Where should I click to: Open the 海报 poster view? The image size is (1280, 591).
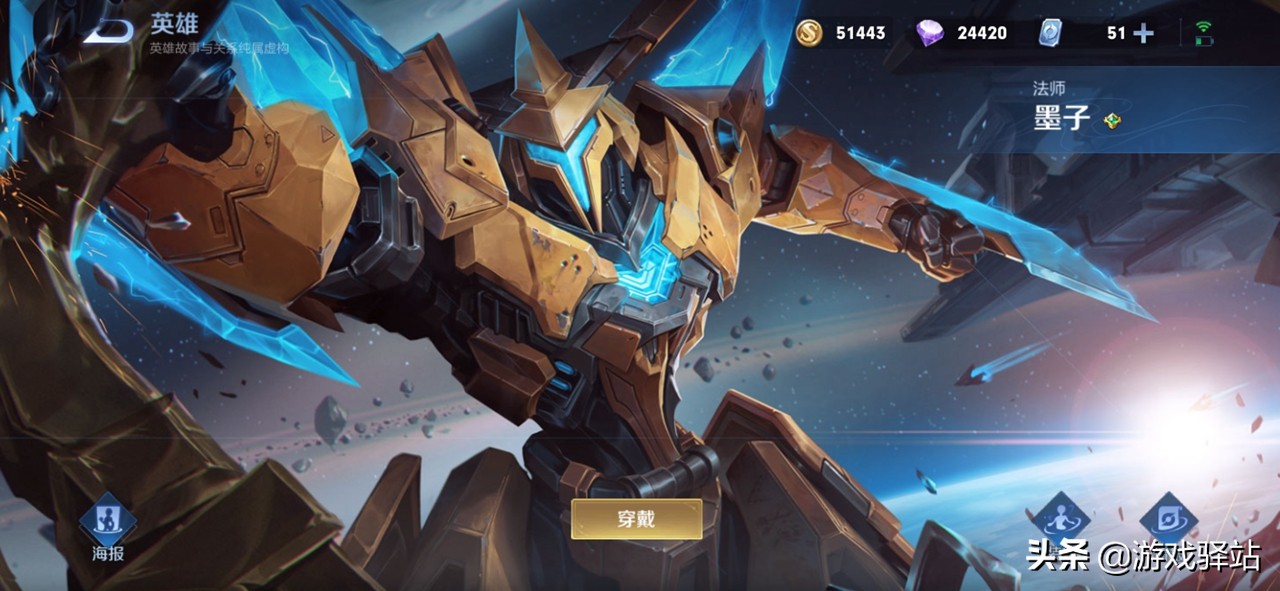coord(108,520)
